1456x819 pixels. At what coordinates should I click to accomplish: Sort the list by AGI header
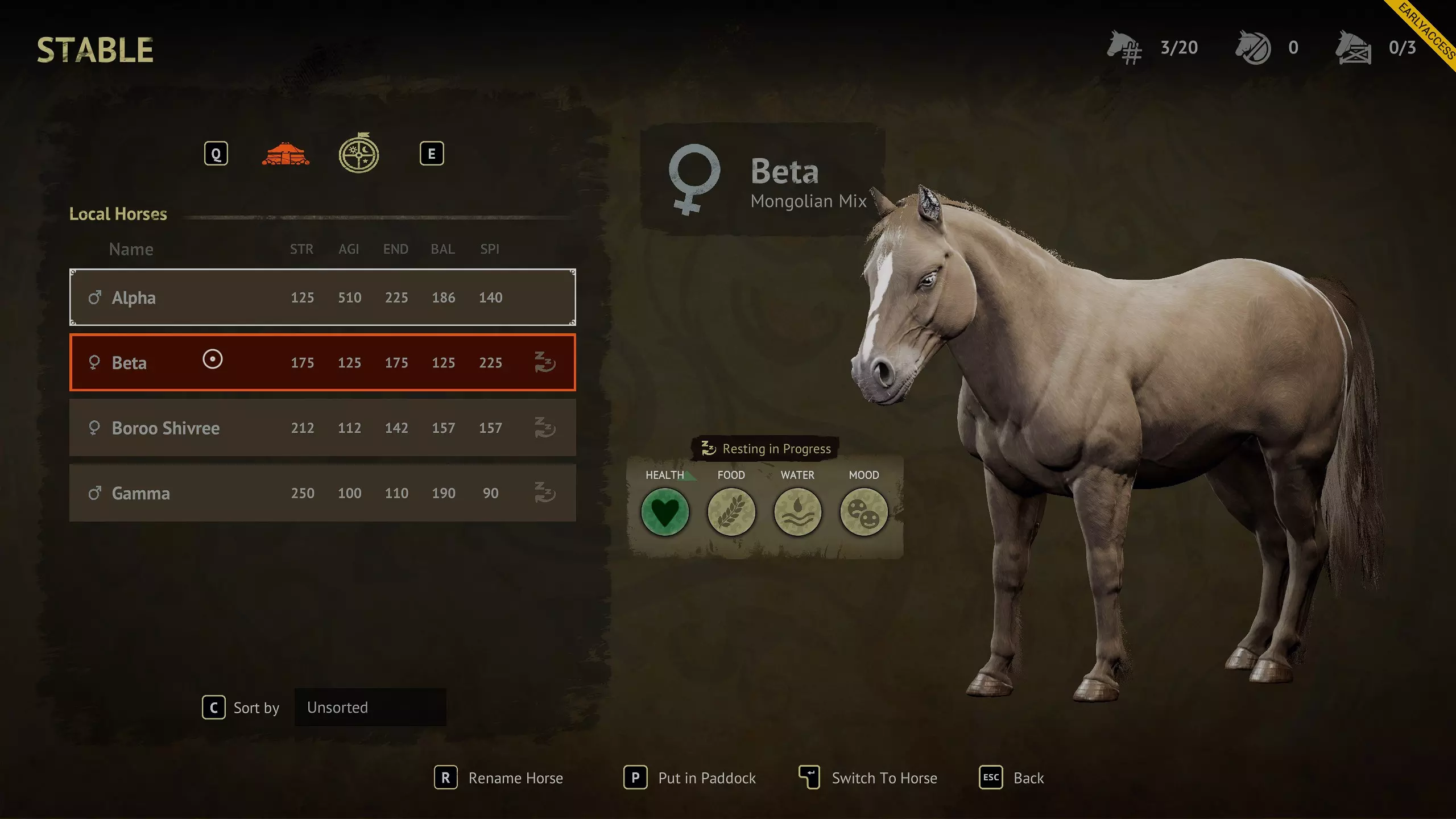tap(349, 249)
